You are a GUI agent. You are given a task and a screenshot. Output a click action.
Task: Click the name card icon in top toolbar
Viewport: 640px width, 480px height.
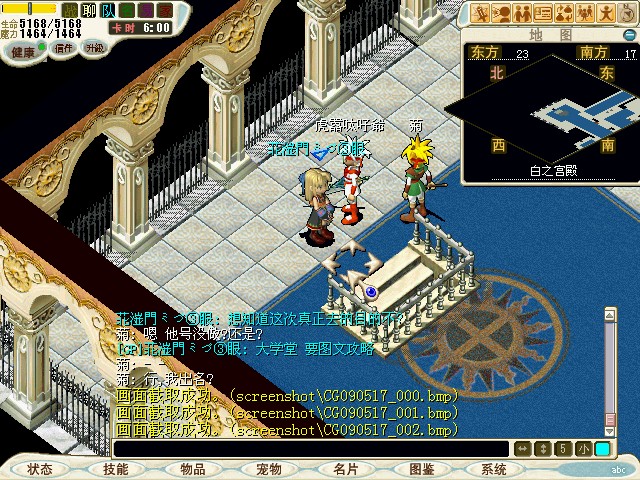544,13
